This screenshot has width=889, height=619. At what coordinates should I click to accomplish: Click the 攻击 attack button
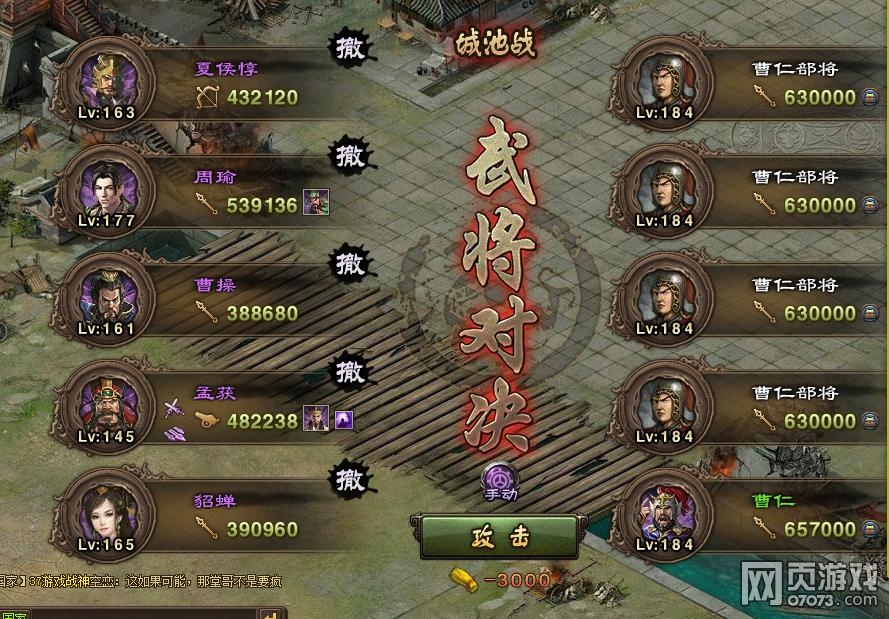499,537
